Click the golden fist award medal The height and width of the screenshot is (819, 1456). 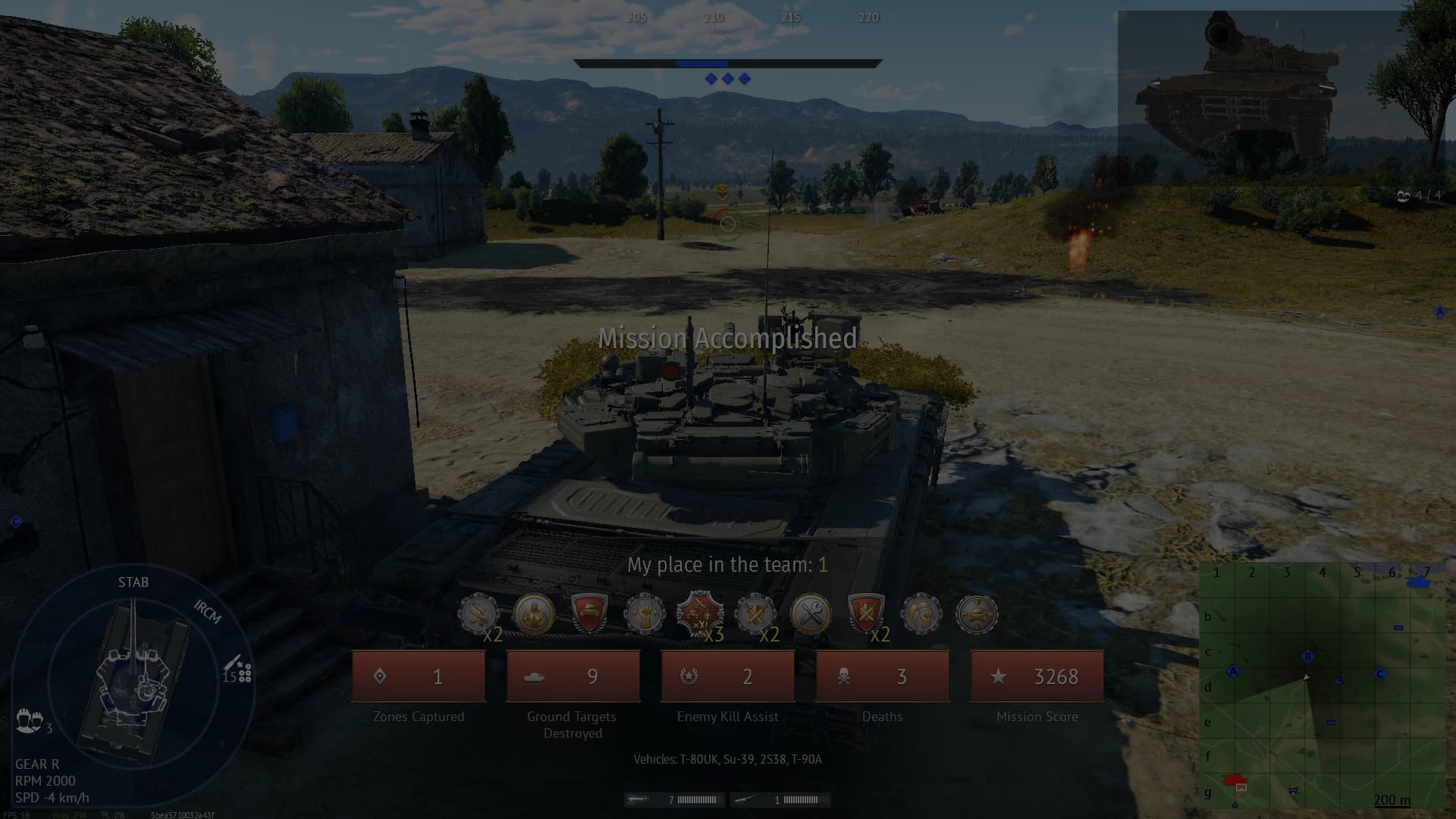coord(645,614)
